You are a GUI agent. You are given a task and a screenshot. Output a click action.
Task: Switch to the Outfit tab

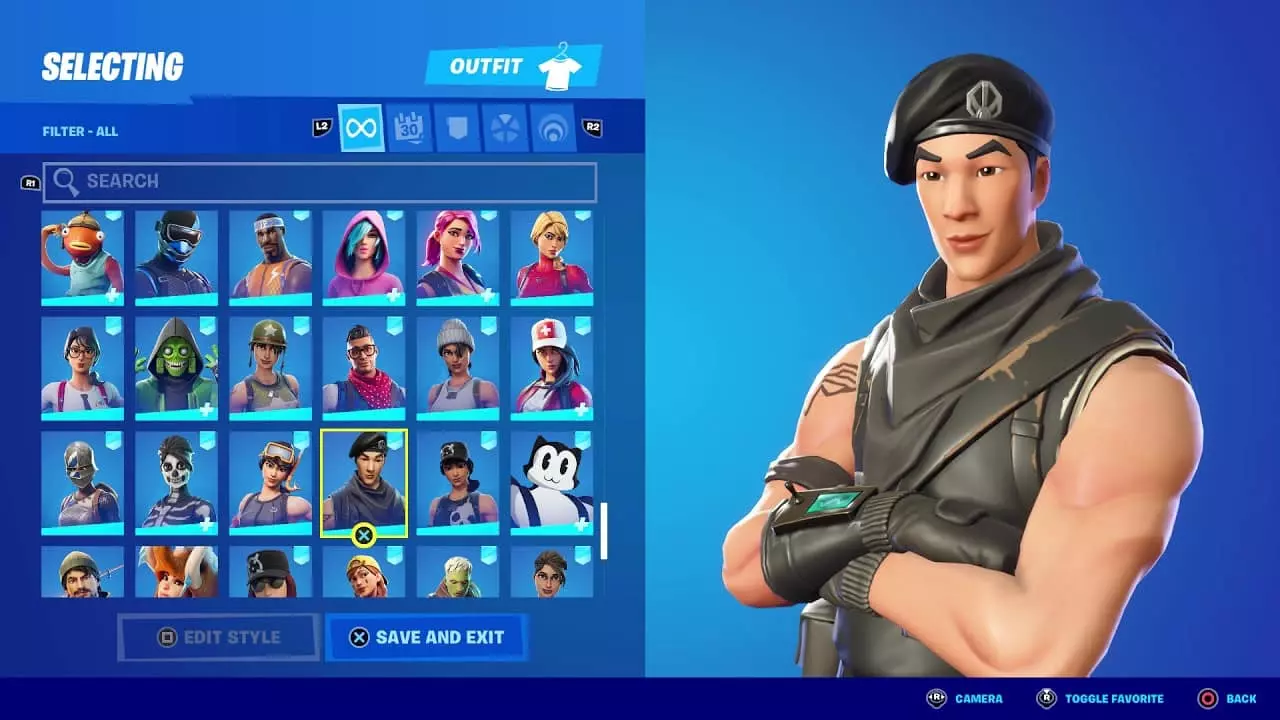[492, 65]
